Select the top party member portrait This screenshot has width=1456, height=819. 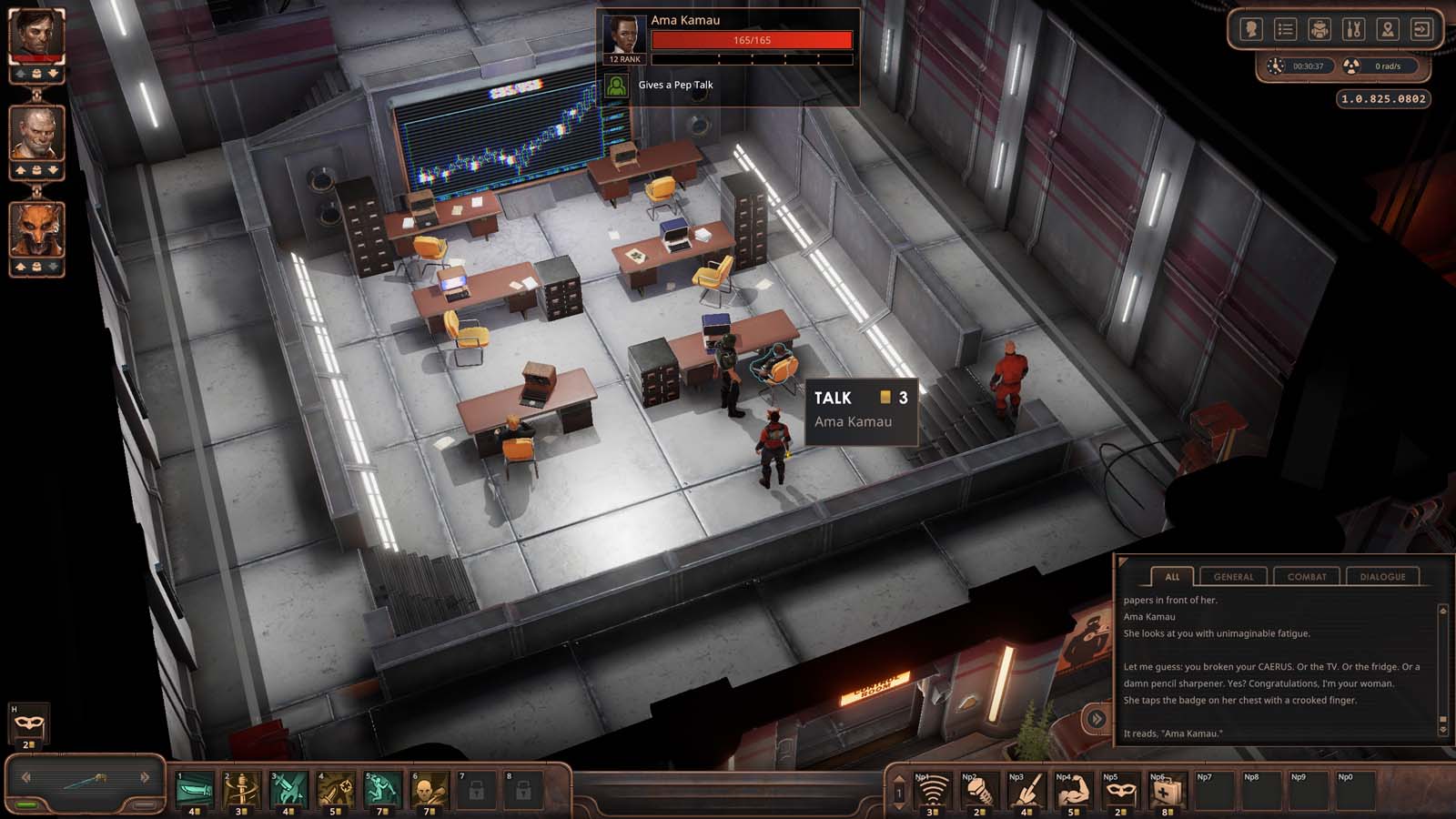36,35
